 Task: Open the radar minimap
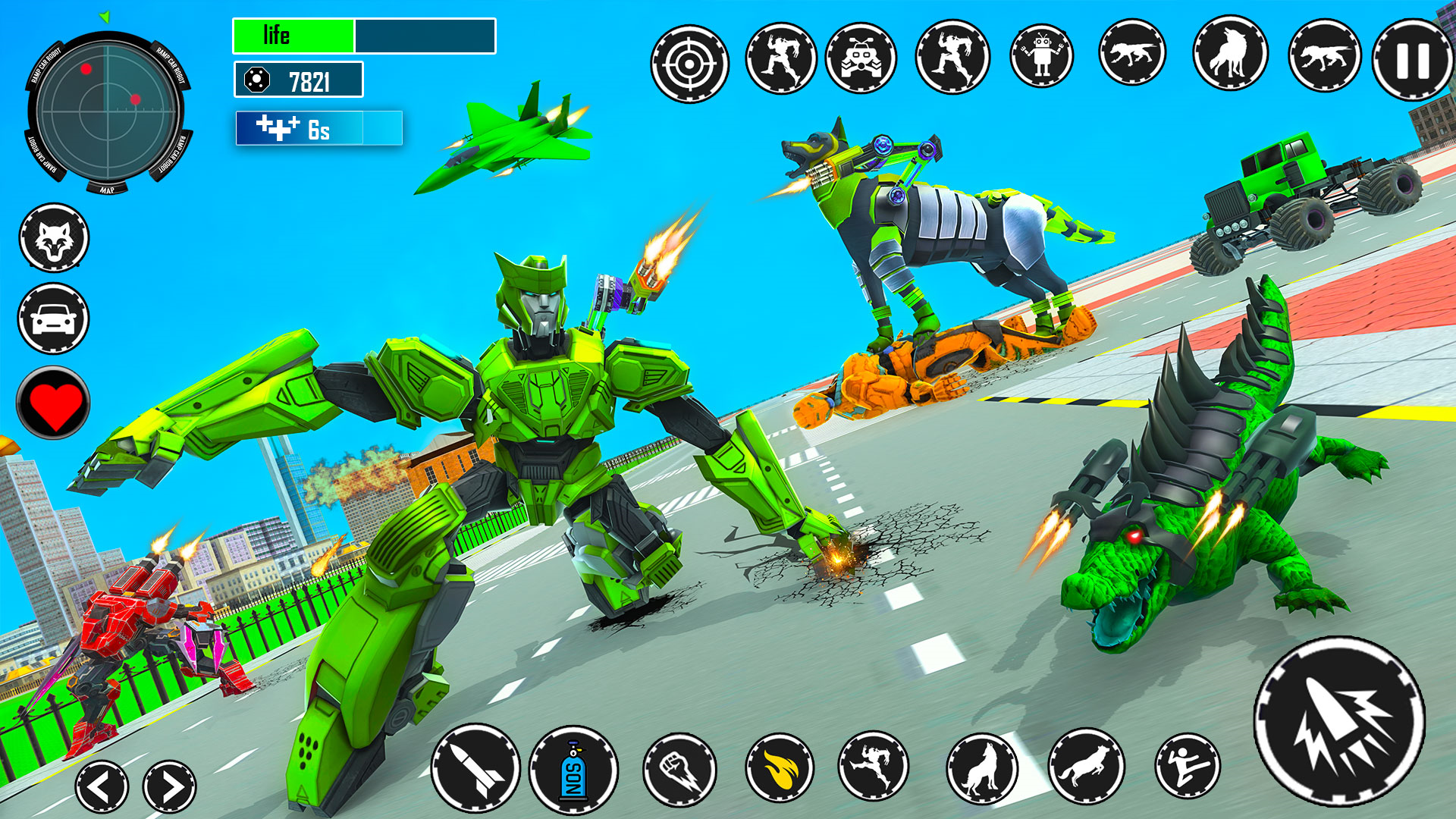[108, 110]
